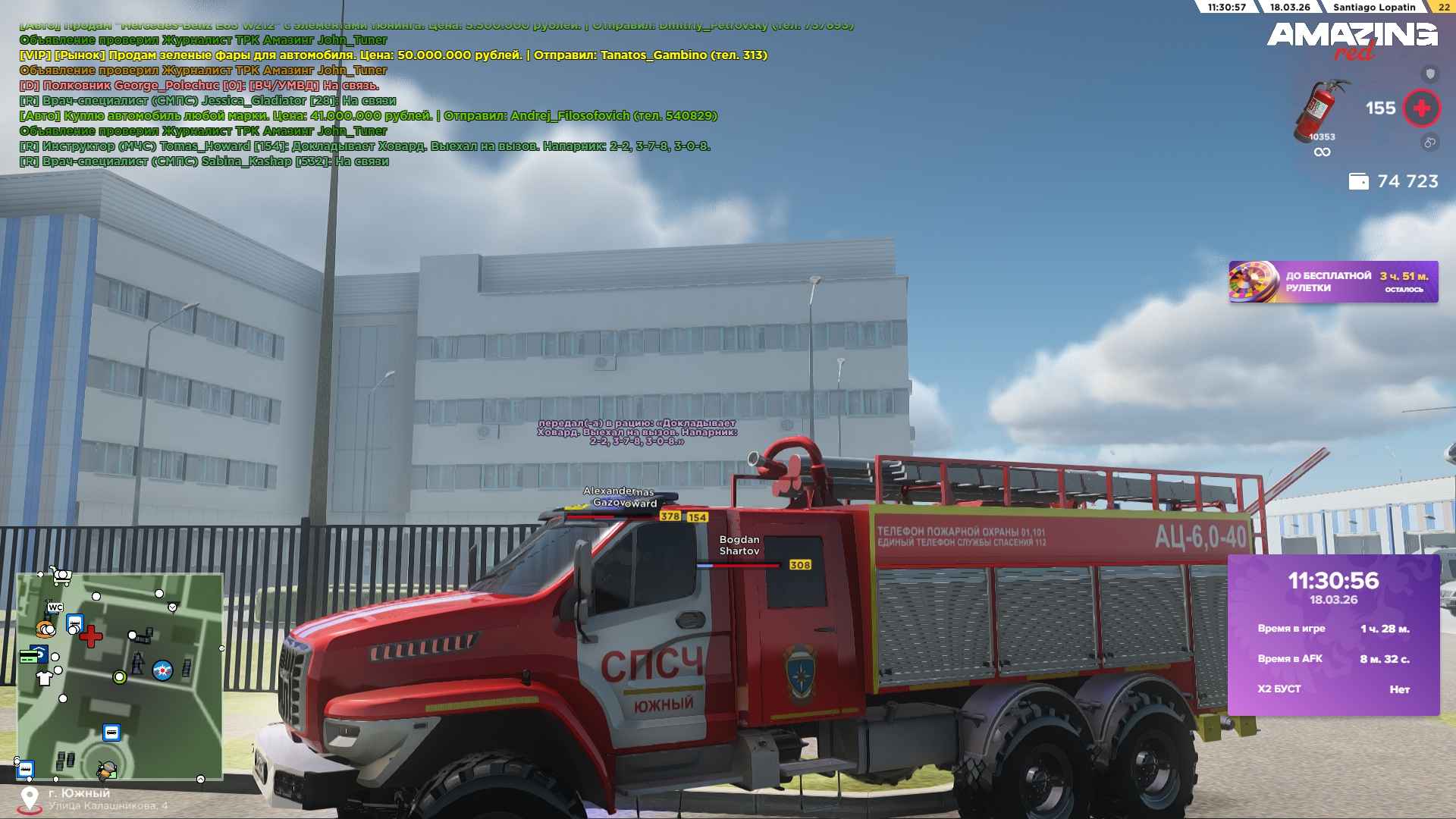Select the WC marker on the minimap
1456x819 pixels.
pyautogui.click(x=55, y=607)
